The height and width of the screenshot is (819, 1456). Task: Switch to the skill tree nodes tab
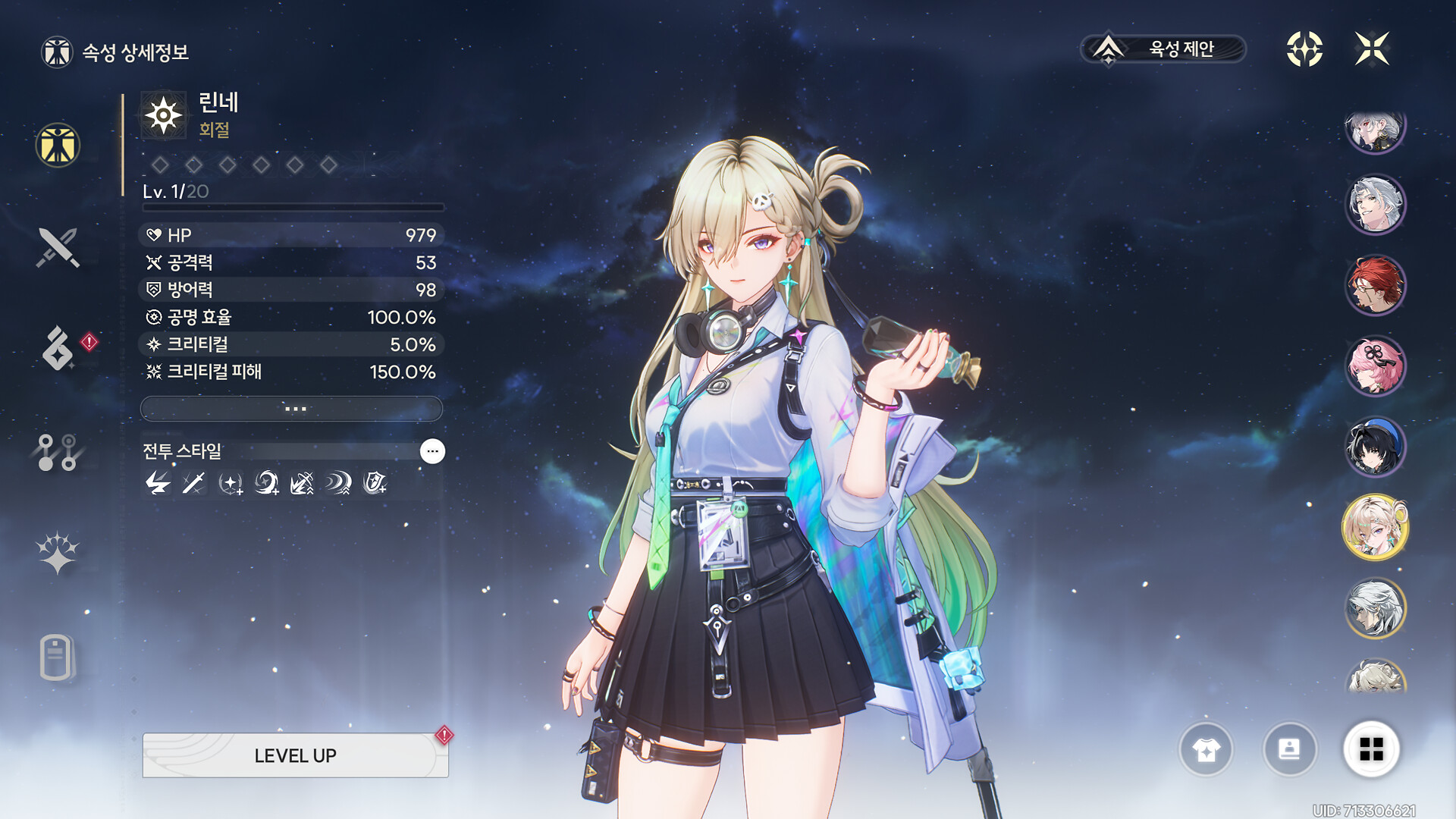(58, 452)
